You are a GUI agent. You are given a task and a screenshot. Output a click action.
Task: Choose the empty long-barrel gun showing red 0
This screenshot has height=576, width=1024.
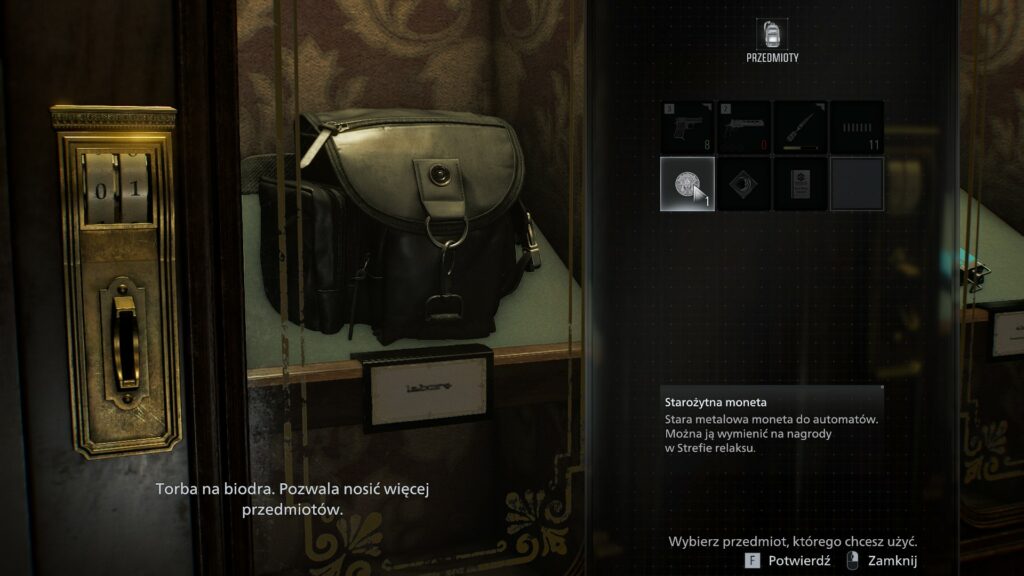click(744, 127)
